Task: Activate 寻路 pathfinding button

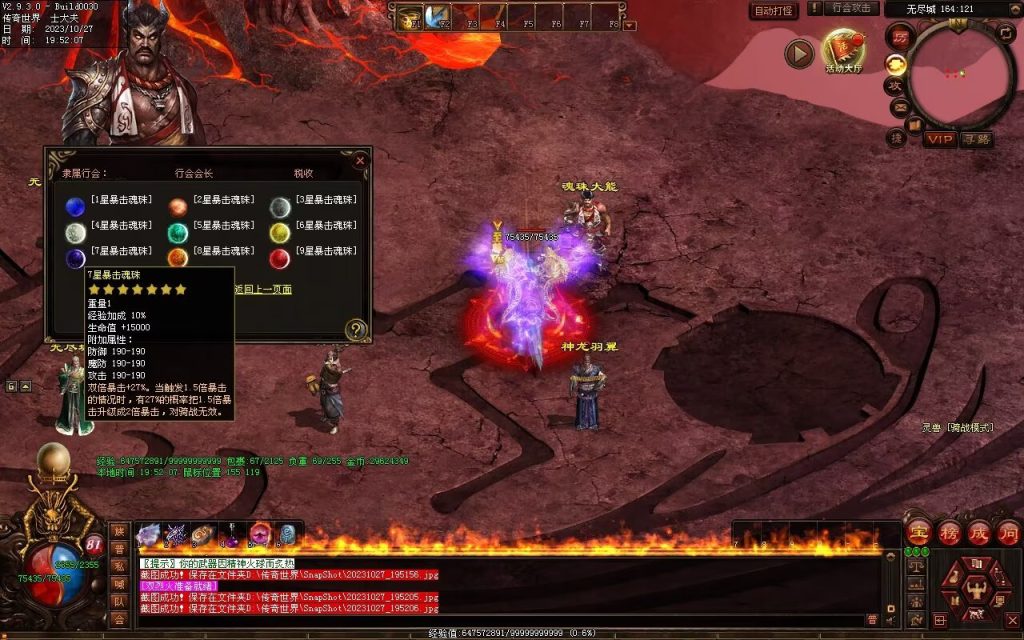Action: [x=976, y=139]
